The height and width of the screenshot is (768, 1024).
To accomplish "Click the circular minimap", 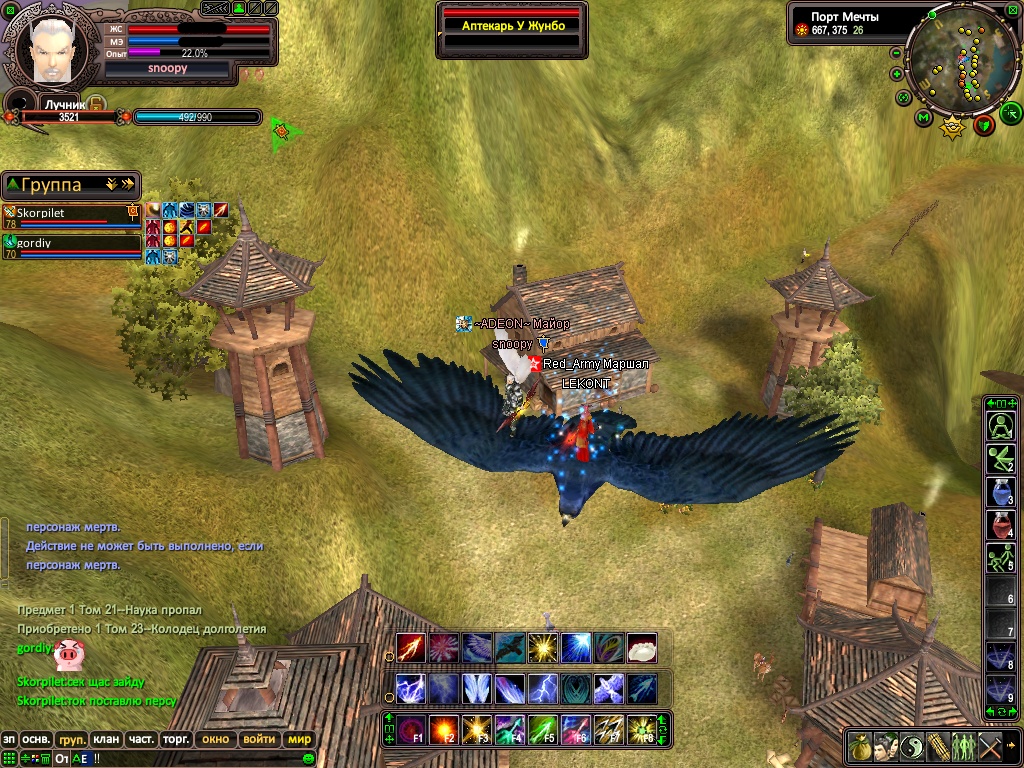I will [x=961, y=62].
